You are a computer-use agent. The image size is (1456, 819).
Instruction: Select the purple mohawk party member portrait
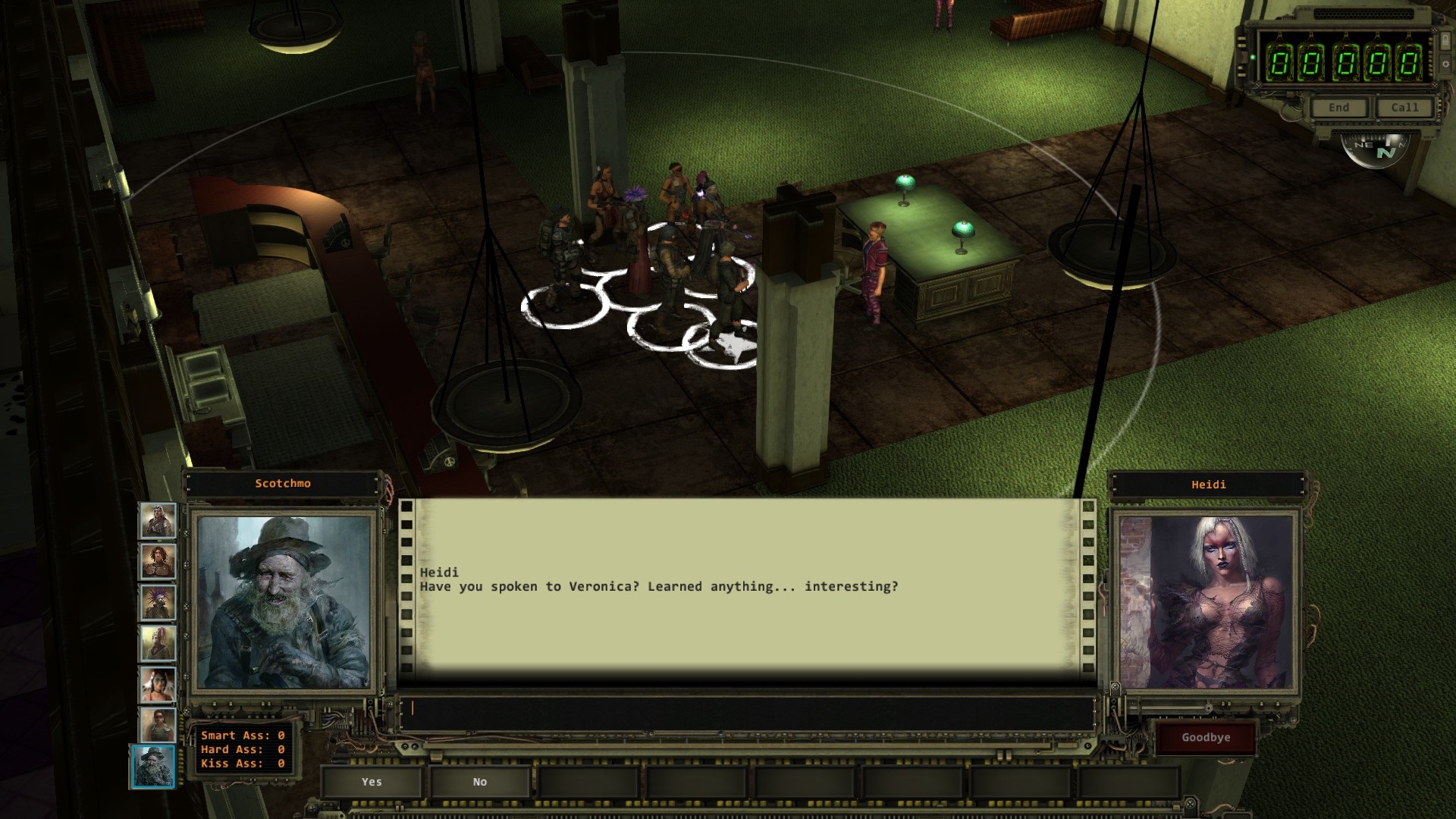pos(158,603)
